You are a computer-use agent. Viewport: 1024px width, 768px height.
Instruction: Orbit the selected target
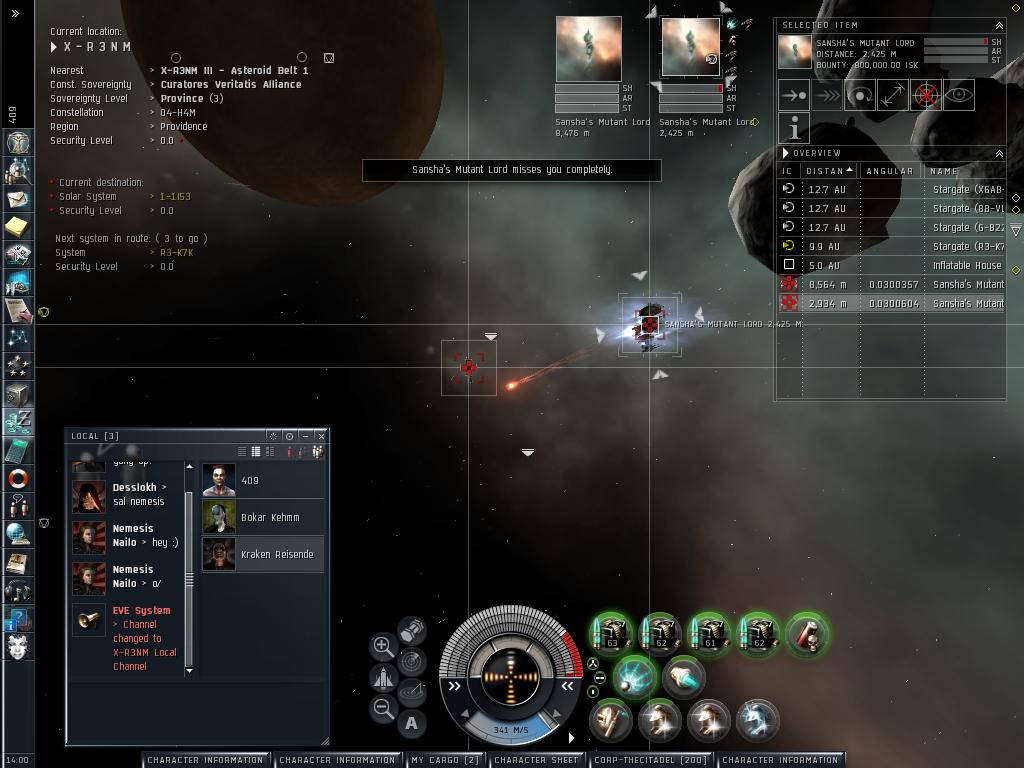click(x=859, y=95)
